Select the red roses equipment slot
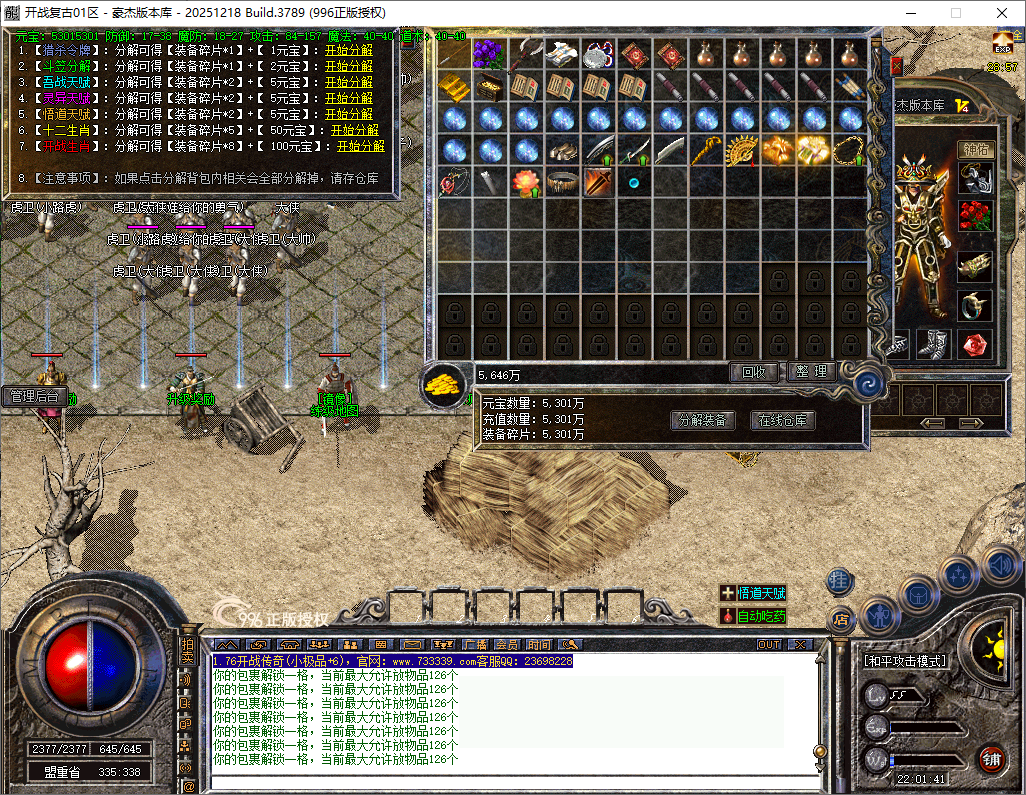The width and height of the screenshot is (1026, 795). click(x=975, y=215)
